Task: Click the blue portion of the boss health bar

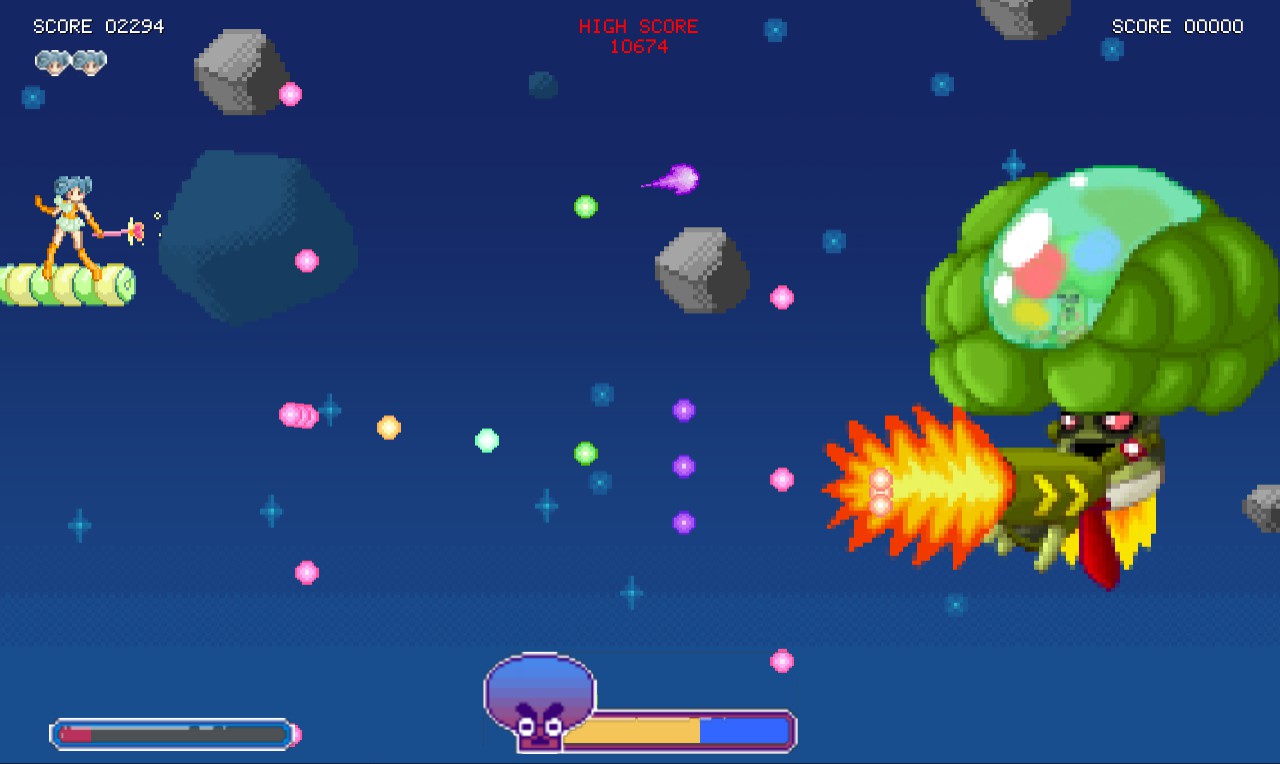Action: pyautogui.click(x=745, y=731)
